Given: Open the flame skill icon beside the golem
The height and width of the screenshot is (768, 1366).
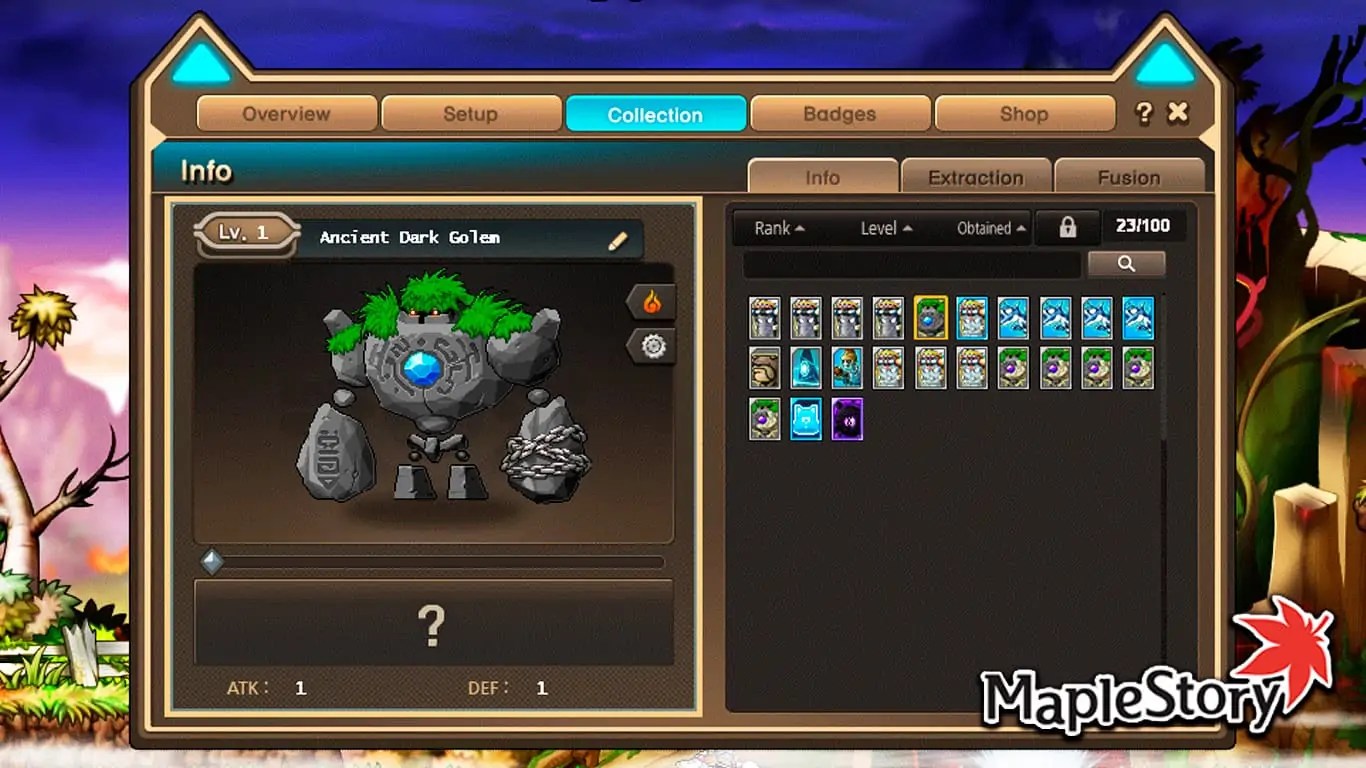Looking at the screenshot, I should (x=652, y=301).
